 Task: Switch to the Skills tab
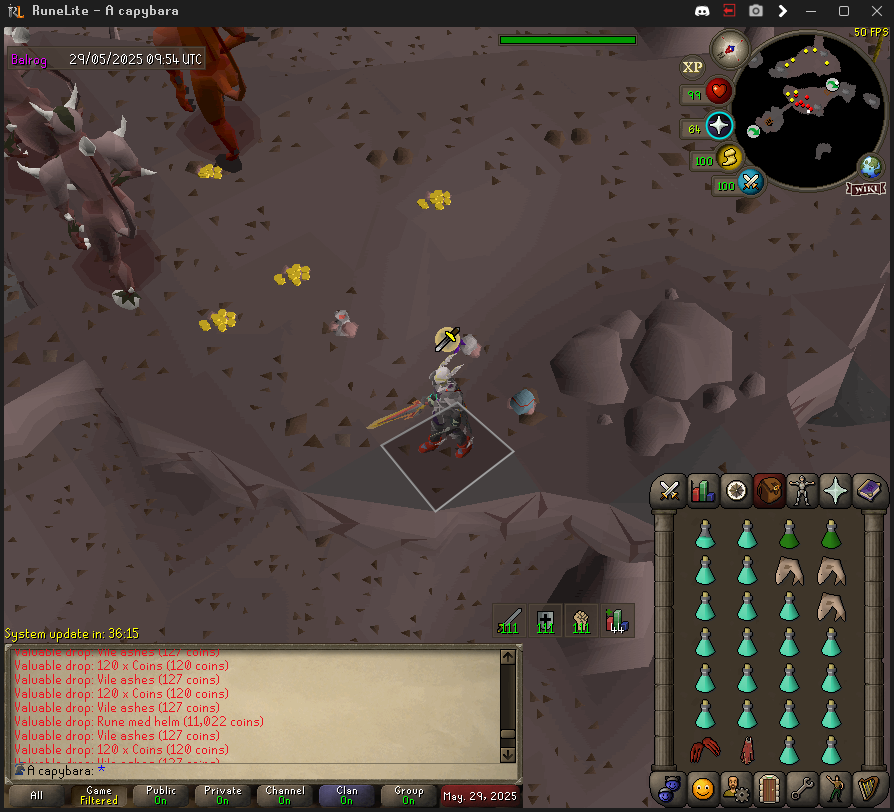(x=703, y=491)
